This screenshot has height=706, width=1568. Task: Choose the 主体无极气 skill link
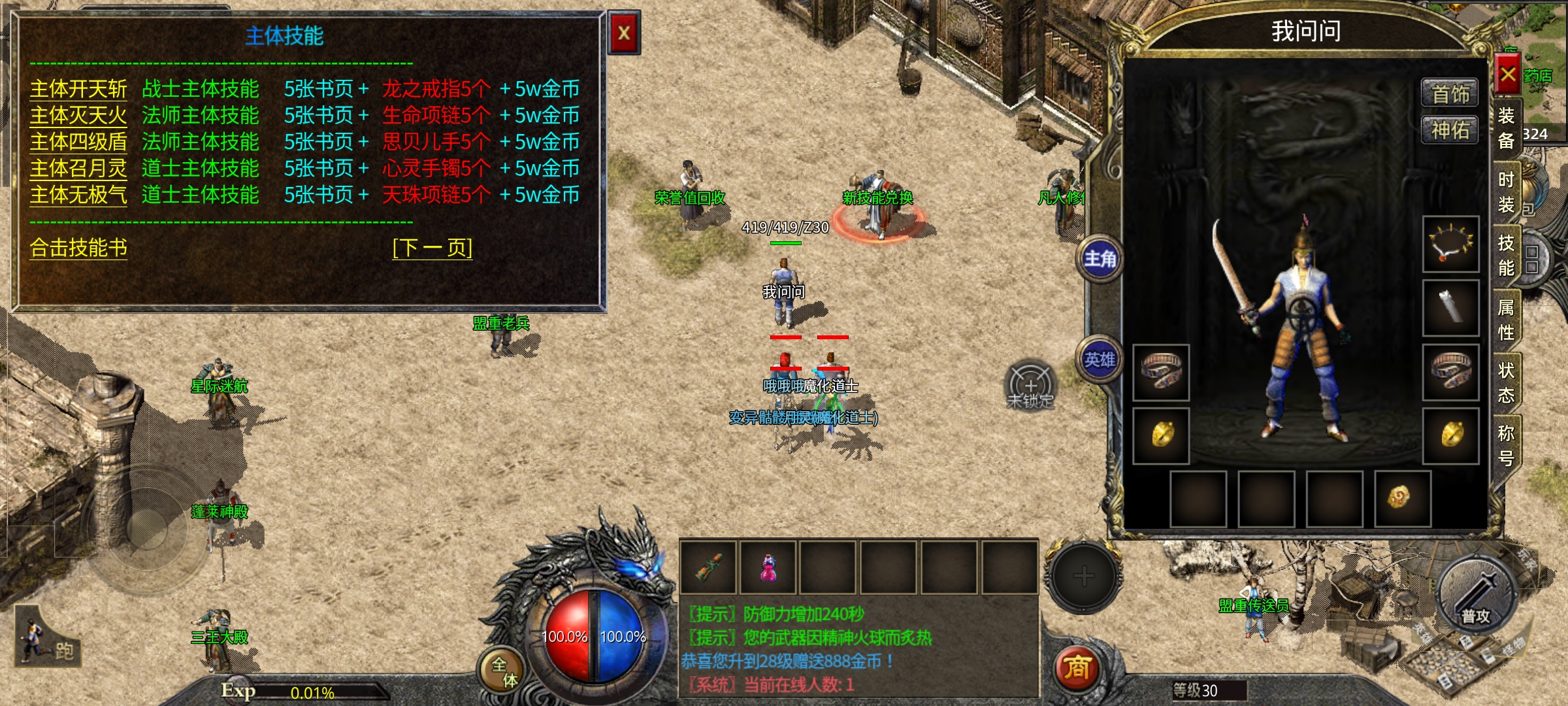[x=78, y=195]
